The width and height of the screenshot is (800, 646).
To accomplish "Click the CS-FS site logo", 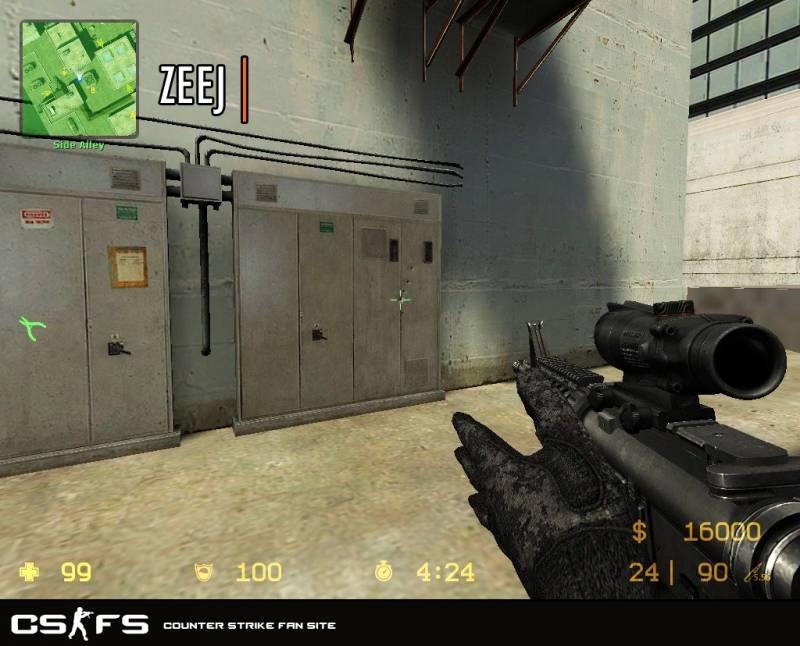I will pyautogui.click(x=79, y=625).
